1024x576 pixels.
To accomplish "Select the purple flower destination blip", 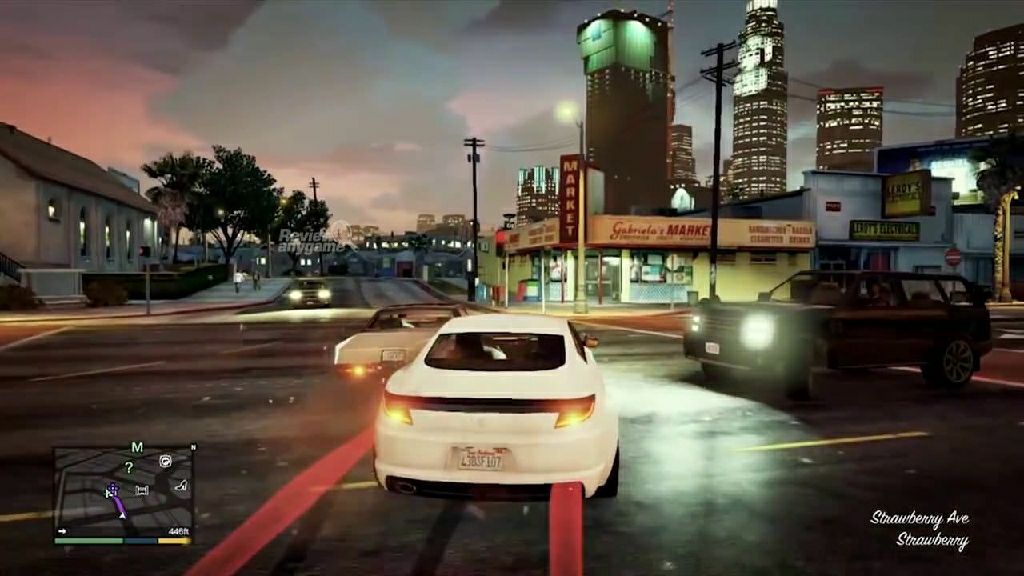I will (x=113, y=489).
